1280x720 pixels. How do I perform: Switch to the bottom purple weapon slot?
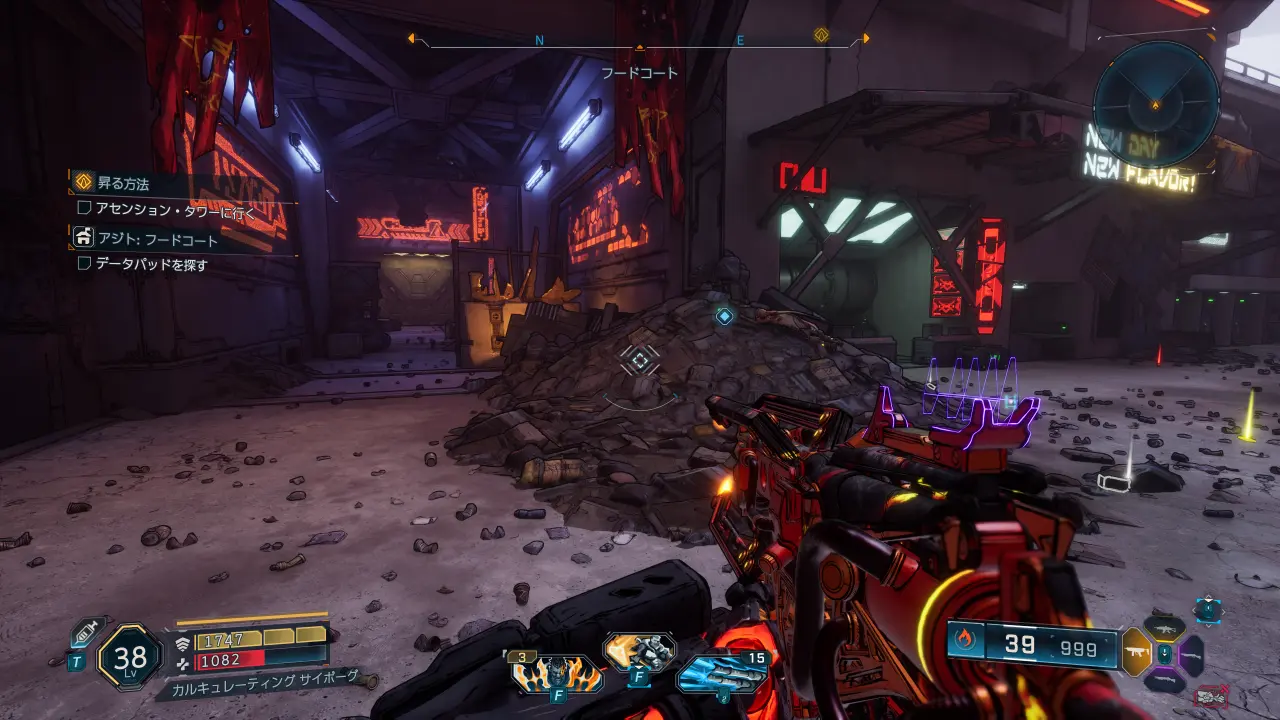(x=1163, y=680)
